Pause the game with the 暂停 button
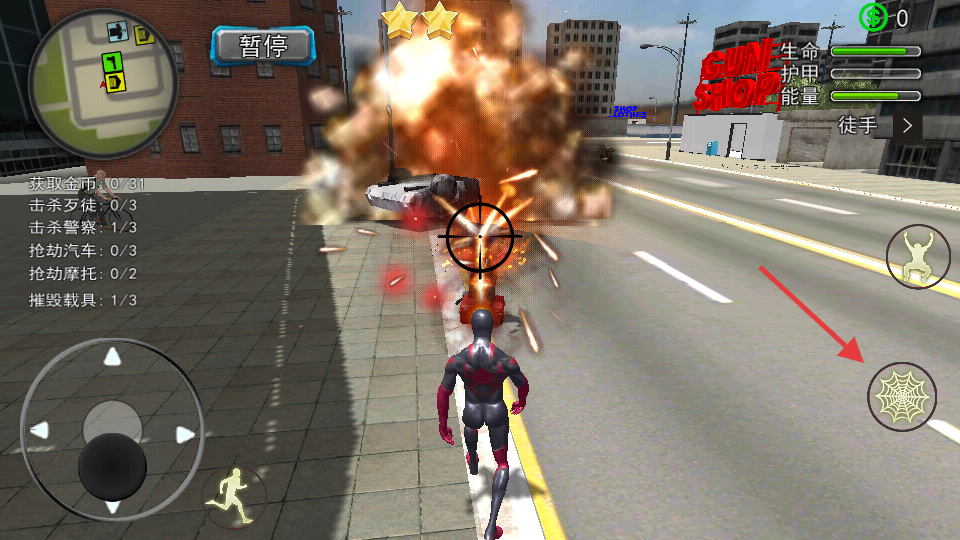Image resolution: width=960 pixels, height=540 pixels. click(x=263, y=45)
